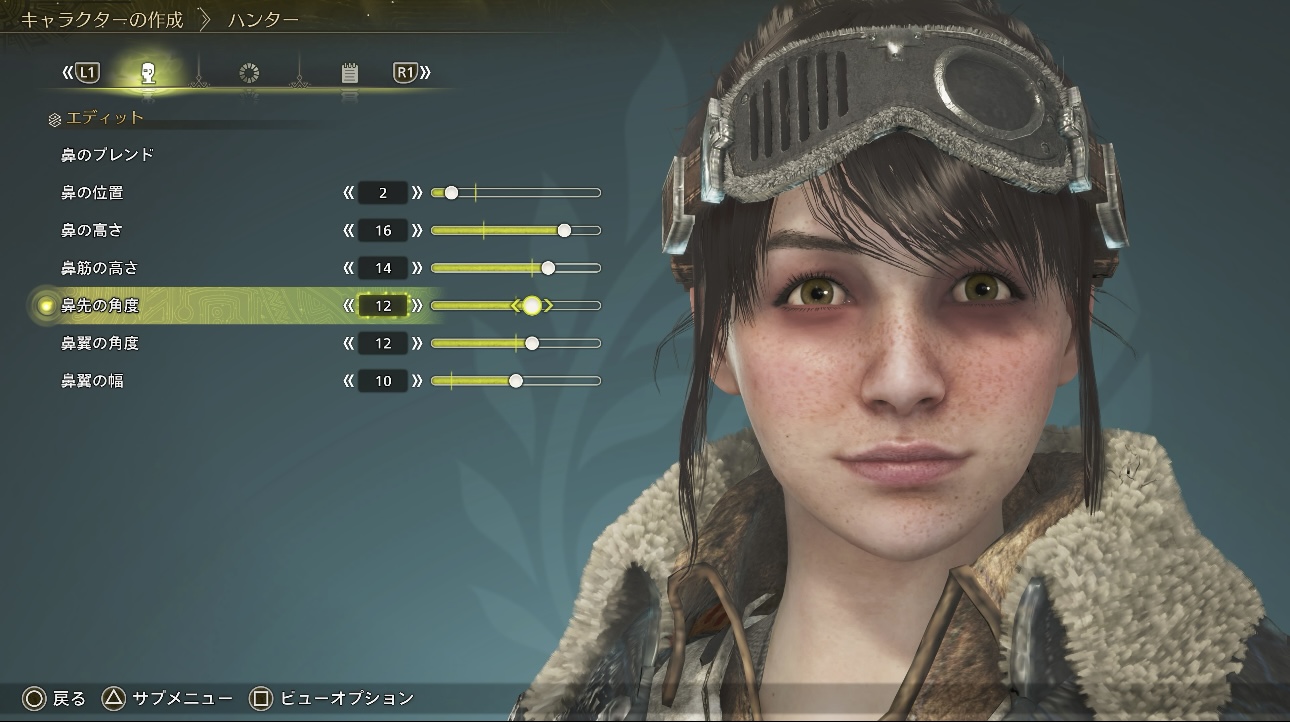Decrease 鼻翼の角度 with its left arrow

348,344
